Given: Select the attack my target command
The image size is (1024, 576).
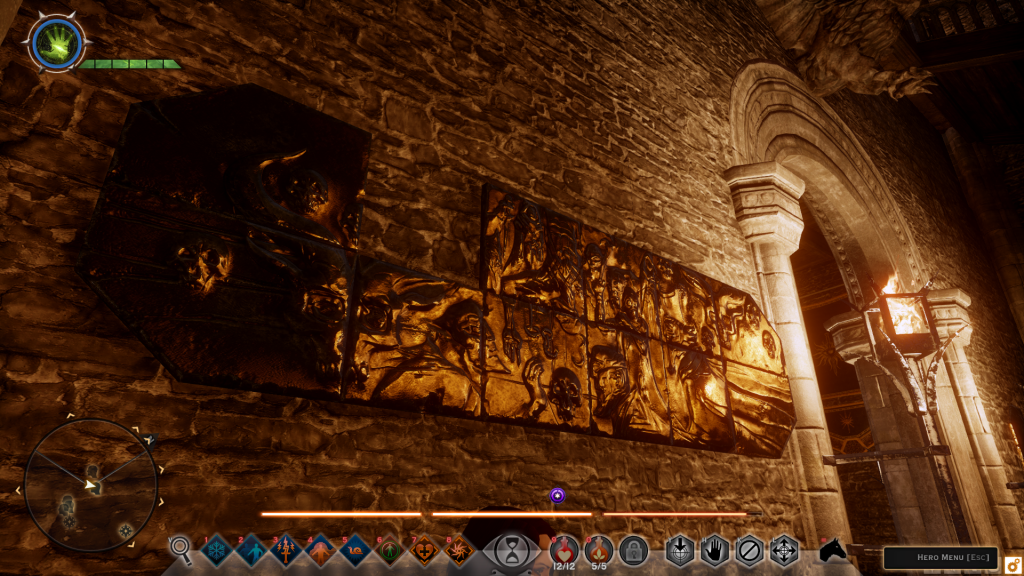Looking at the screenshot, I should 680,550.
